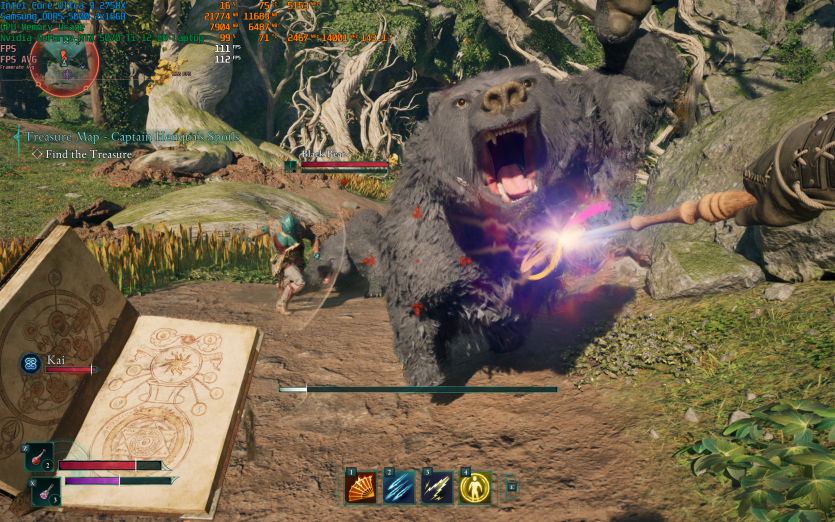835x522 pixels.
Task: Cast the lightning bolt ability
Action: (436, 487)
